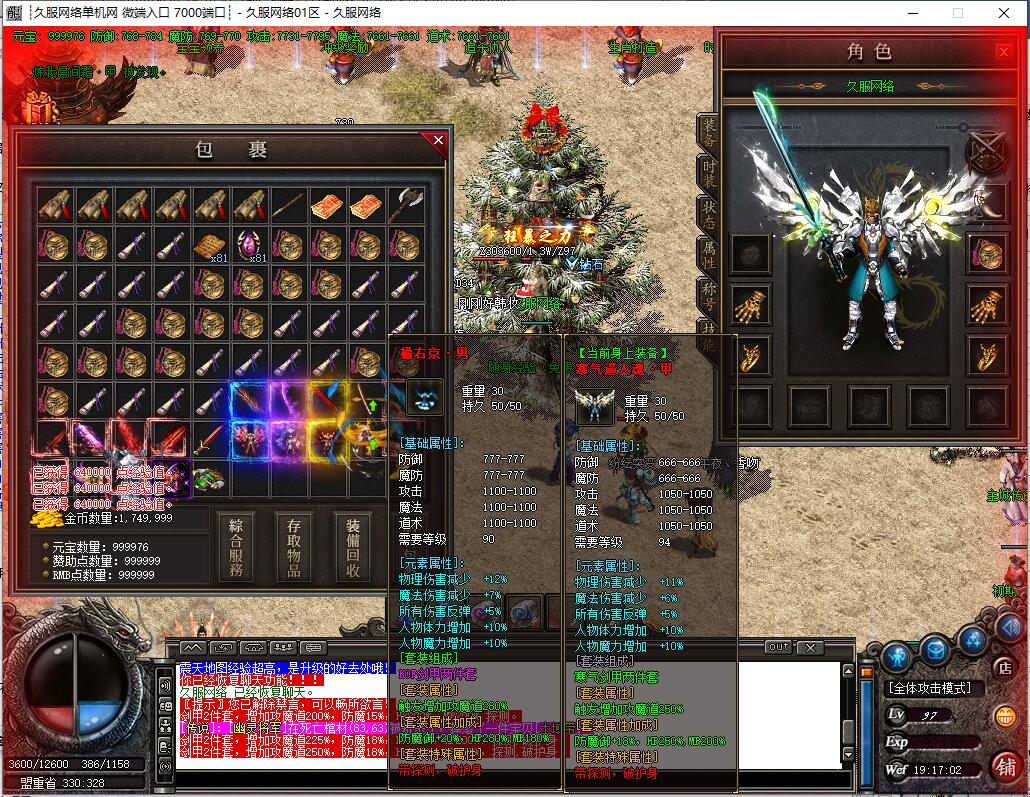Close the 包裹 inventory window
The width and height of the screenshot is (1030, 797).
tap(438, 141)
